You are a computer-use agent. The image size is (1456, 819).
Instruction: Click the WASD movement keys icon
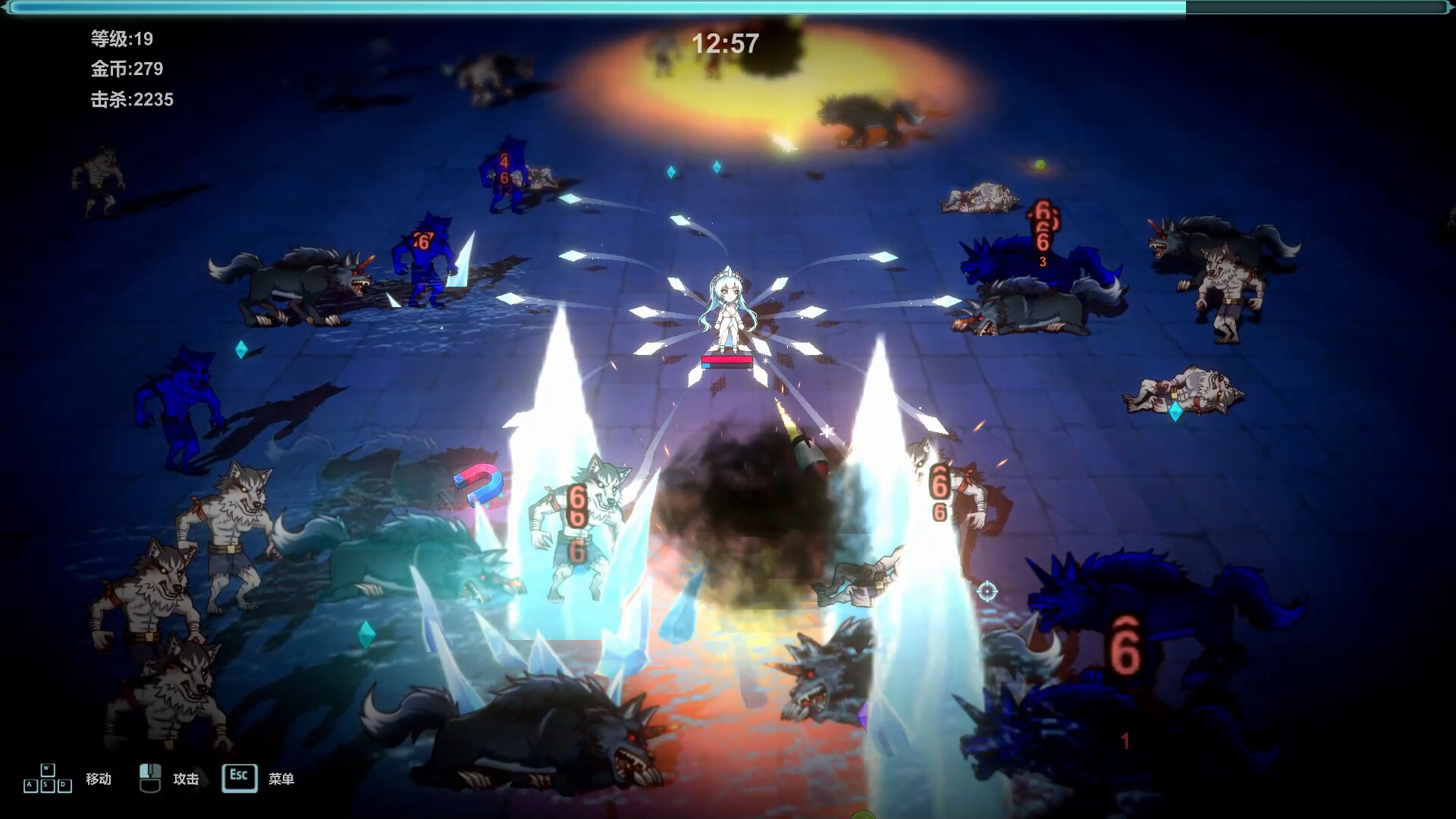47,777
